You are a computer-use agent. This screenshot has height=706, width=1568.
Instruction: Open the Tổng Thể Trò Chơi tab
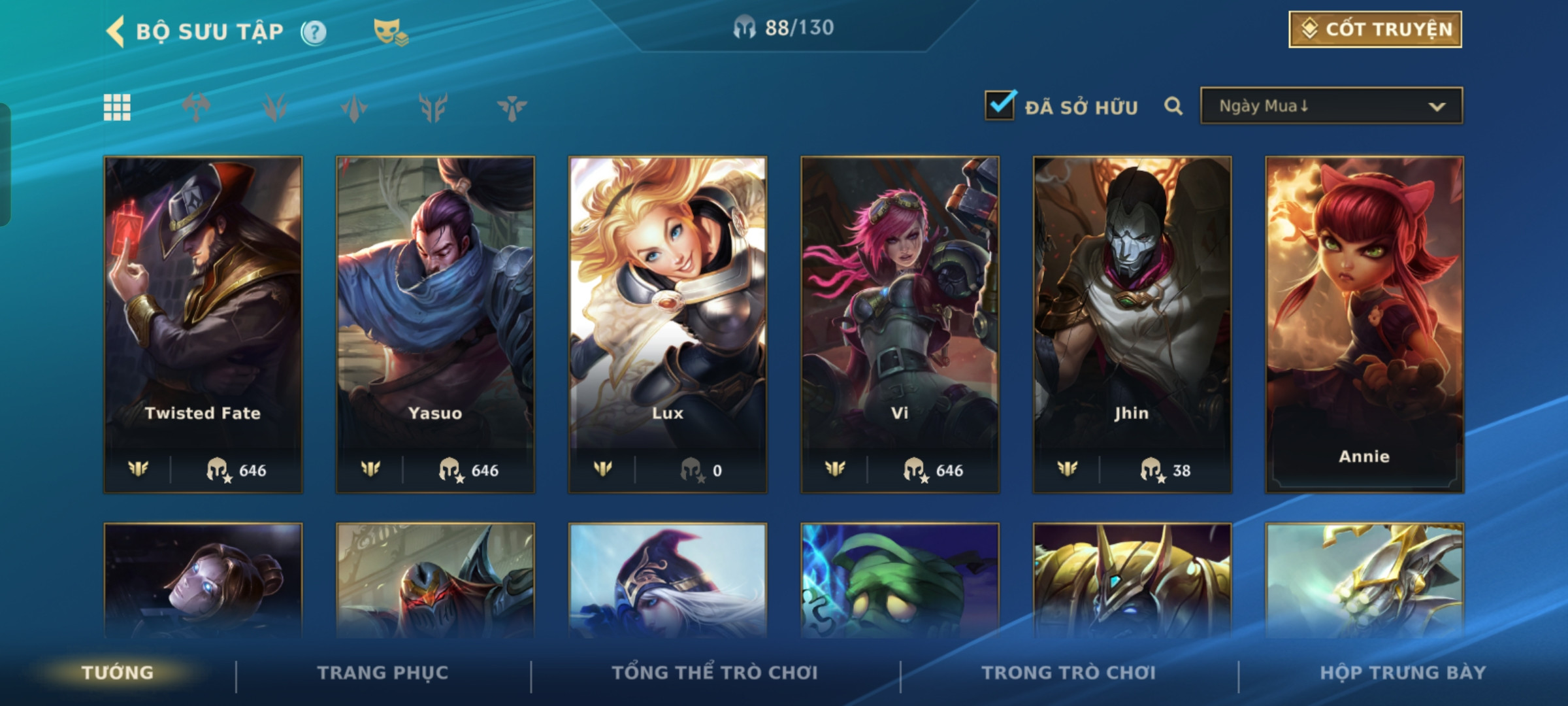(x=715, y=673)
